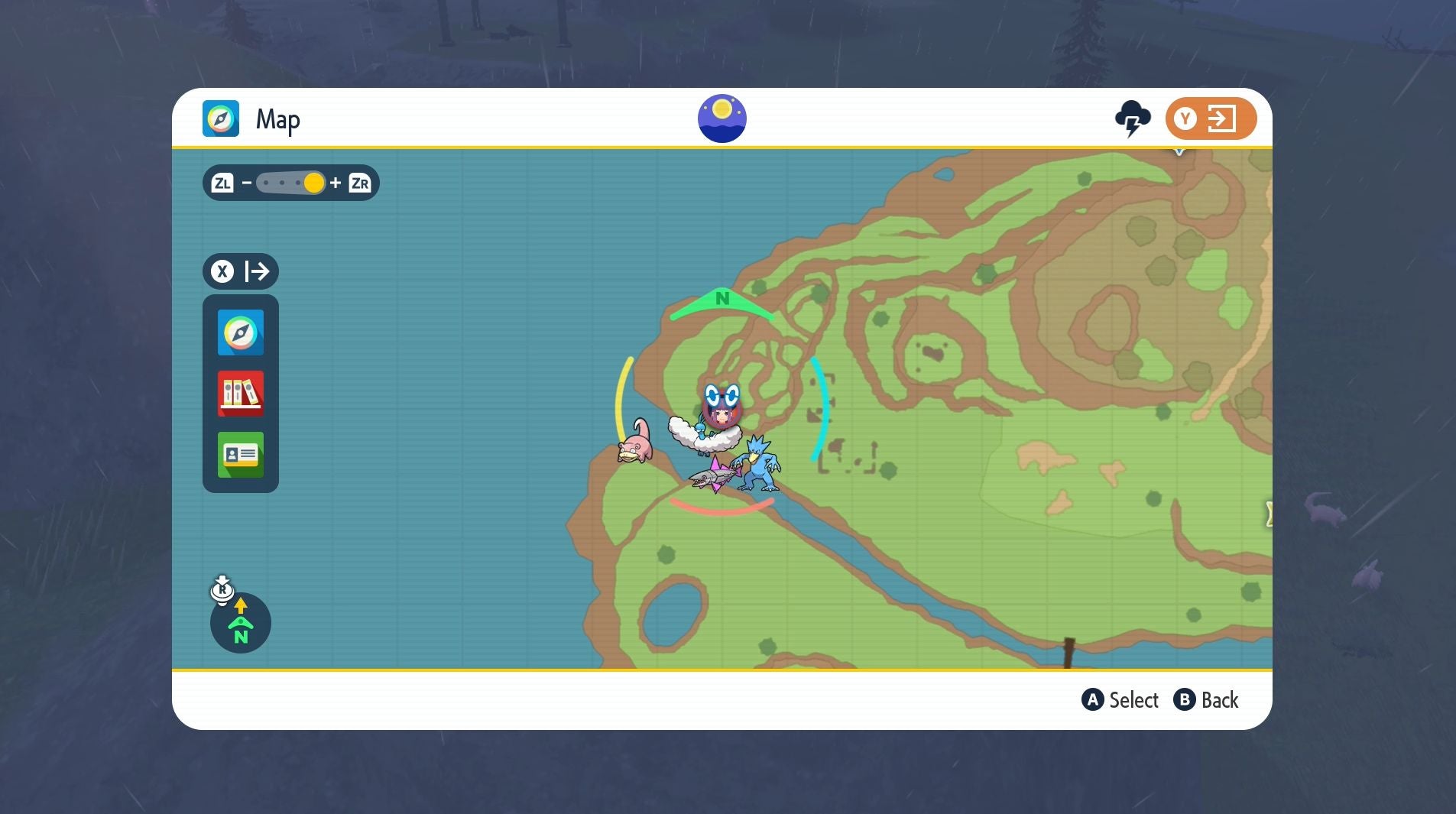Select the A Select prompt at bottom

coord(1120,700)
